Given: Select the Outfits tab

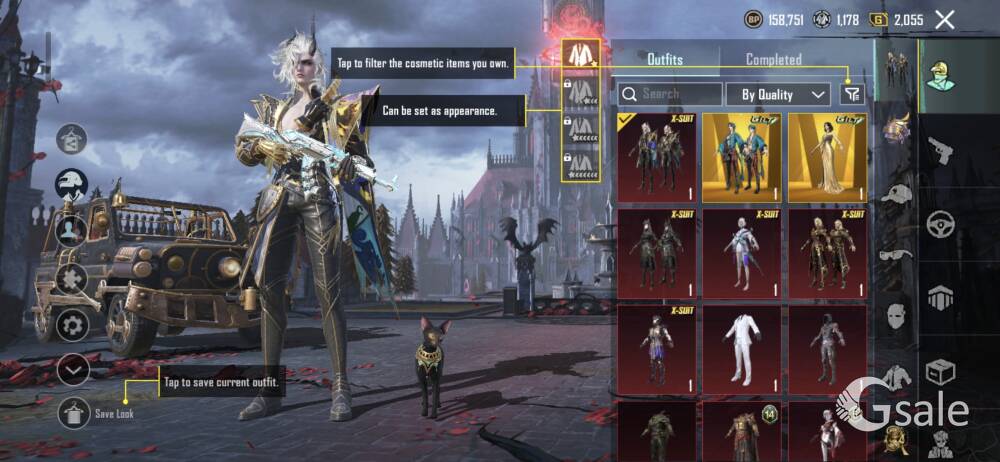Looking at the screenshot, I should pyautogui.click(x=665, y=60).
